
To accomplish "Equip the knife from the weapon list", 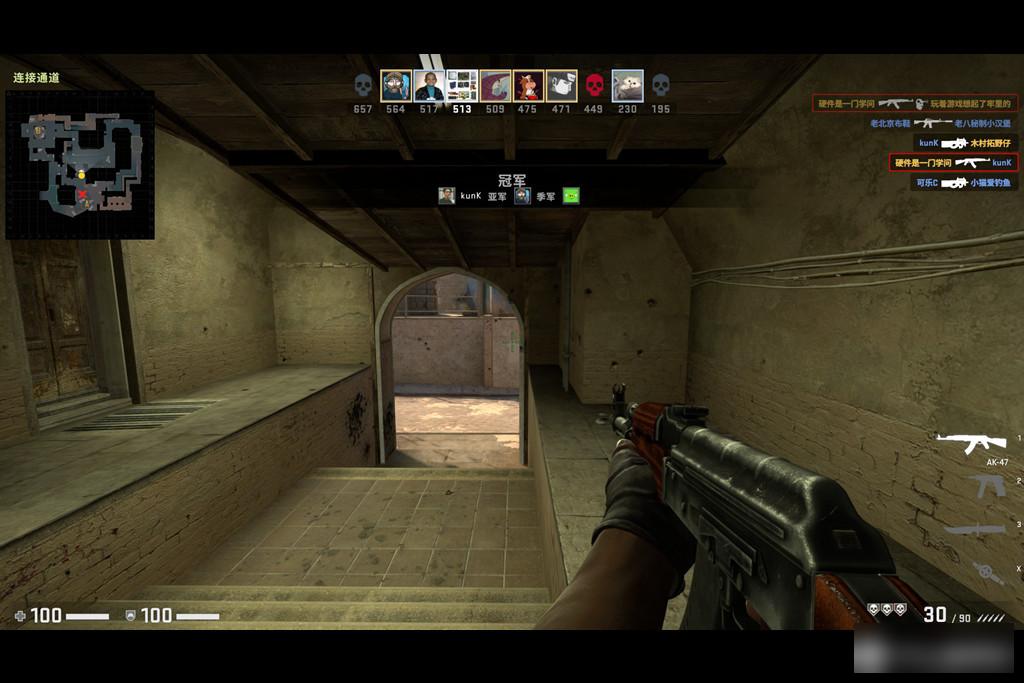I will coord(974,529).
